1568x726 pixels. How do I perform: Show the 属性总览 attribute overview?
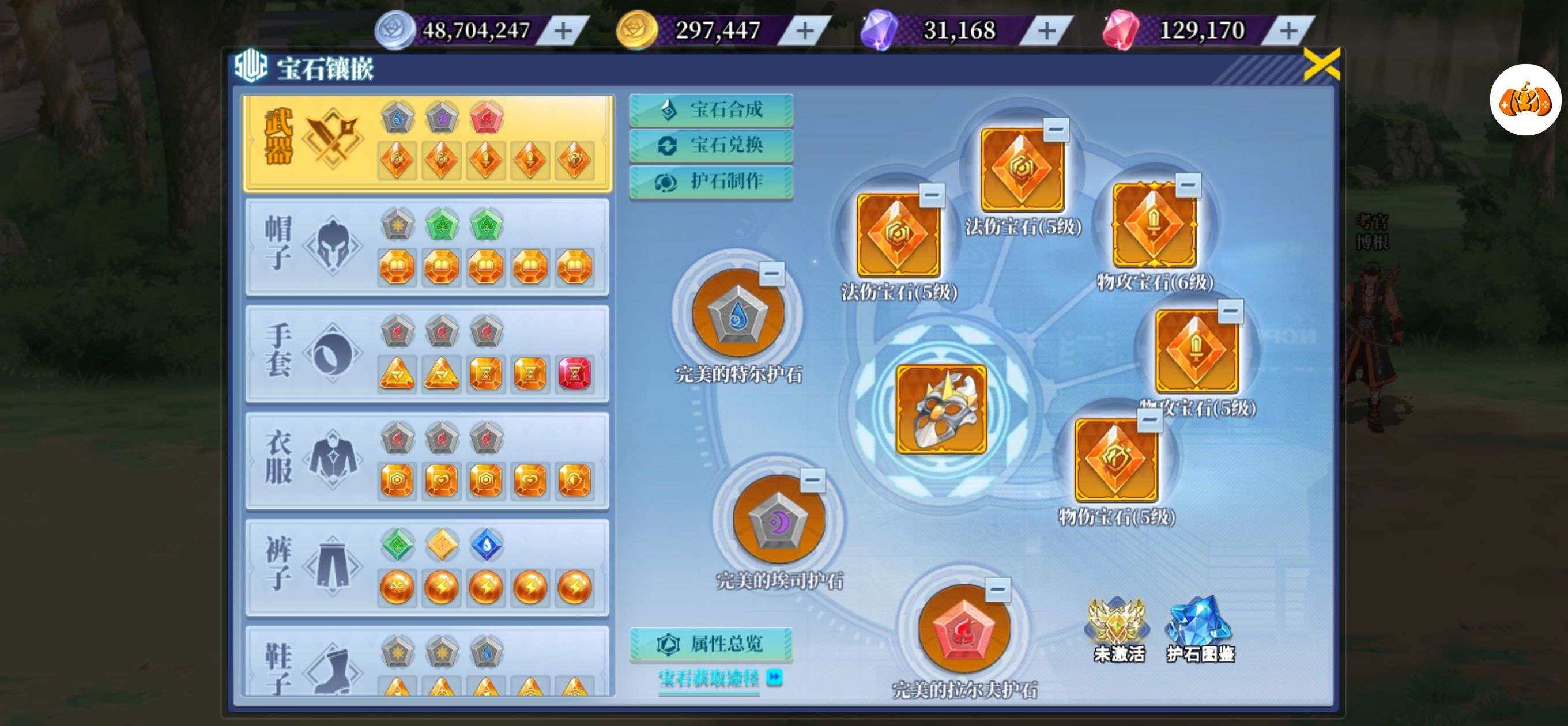[711, 643]
